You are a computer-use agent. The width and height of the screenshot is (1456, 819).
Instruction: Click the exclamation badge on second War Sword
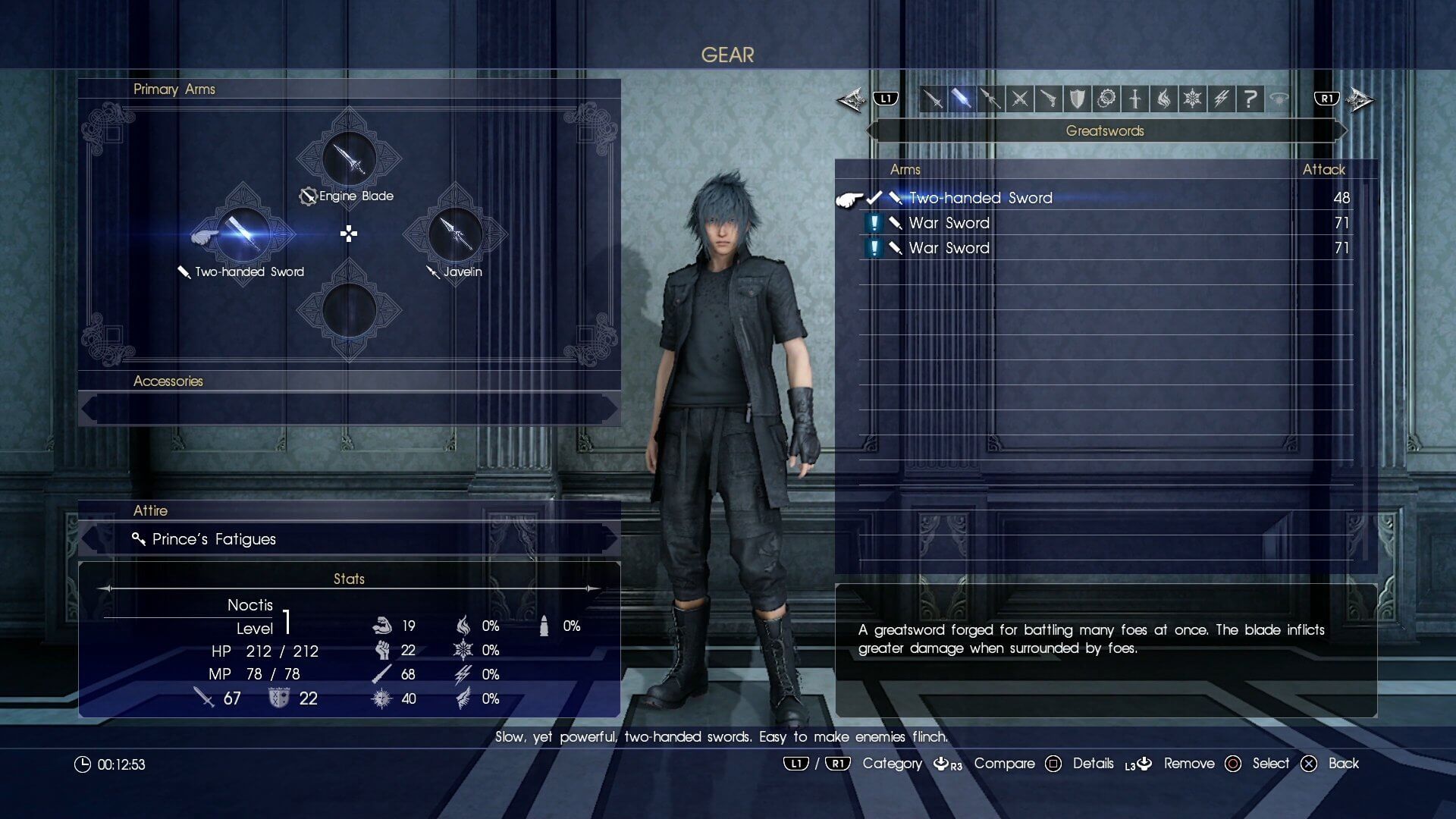tap(872, 247)
